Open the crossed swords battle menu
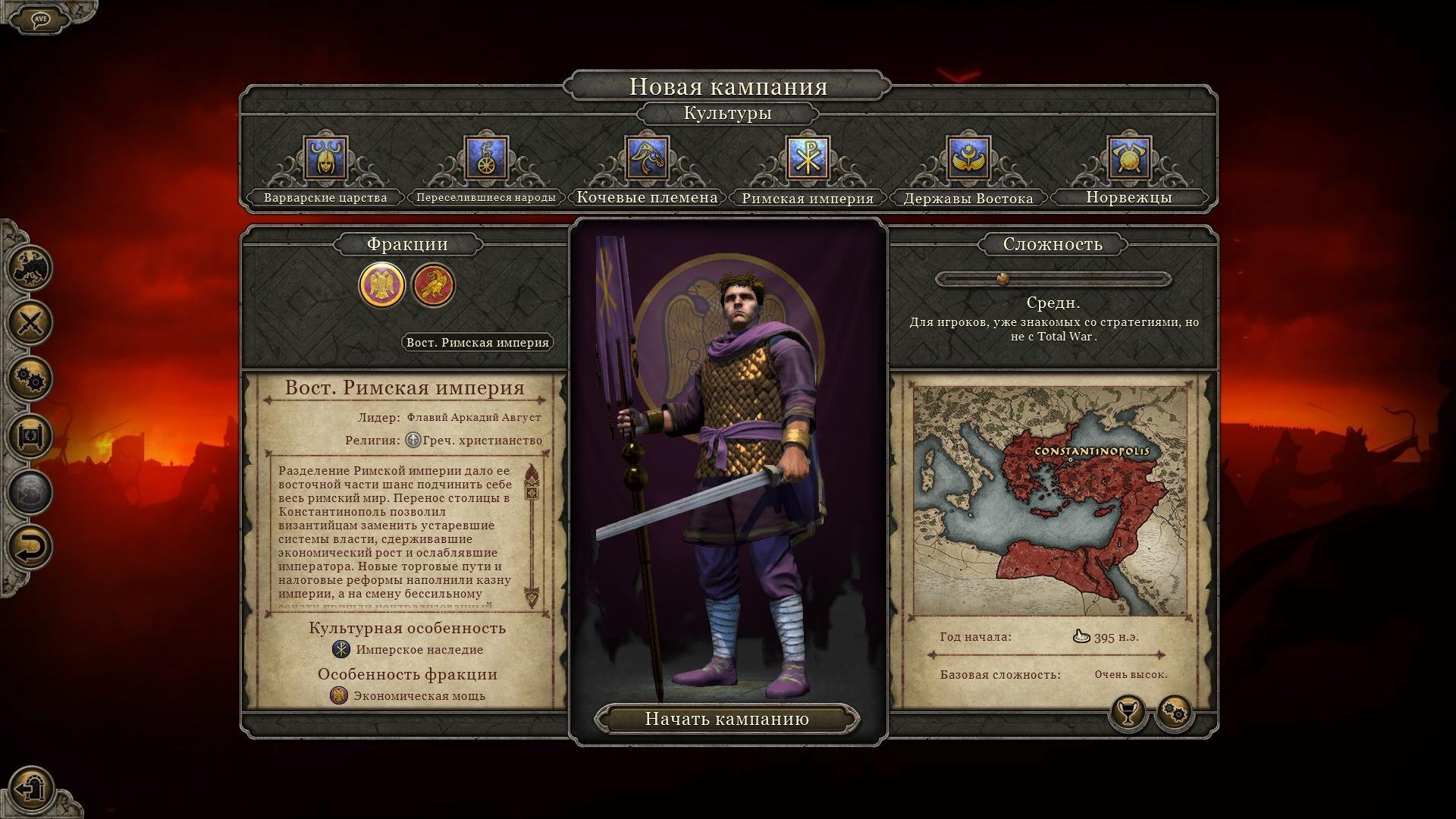This screenshot has width=1456, height=819. (30, 322)
